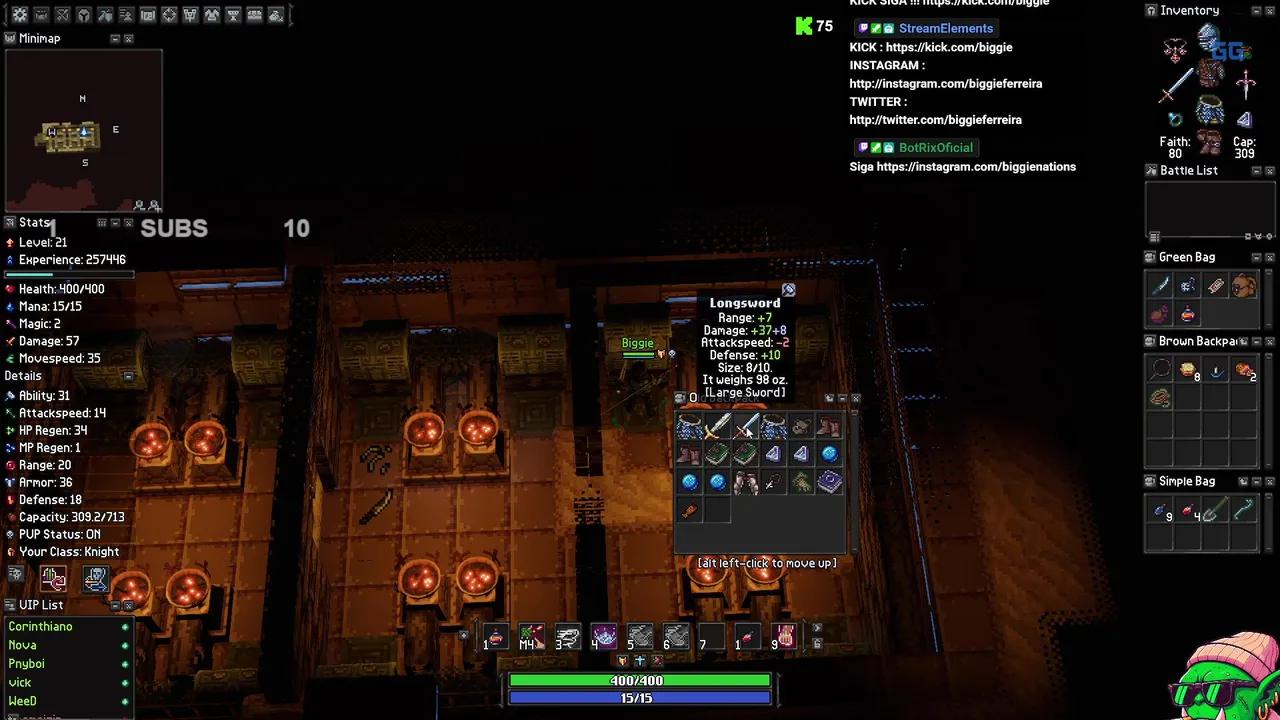Minimize the Inventory panel
Image resolution: width=1280 pixels, height=720 pixels.
[1255, 10]
